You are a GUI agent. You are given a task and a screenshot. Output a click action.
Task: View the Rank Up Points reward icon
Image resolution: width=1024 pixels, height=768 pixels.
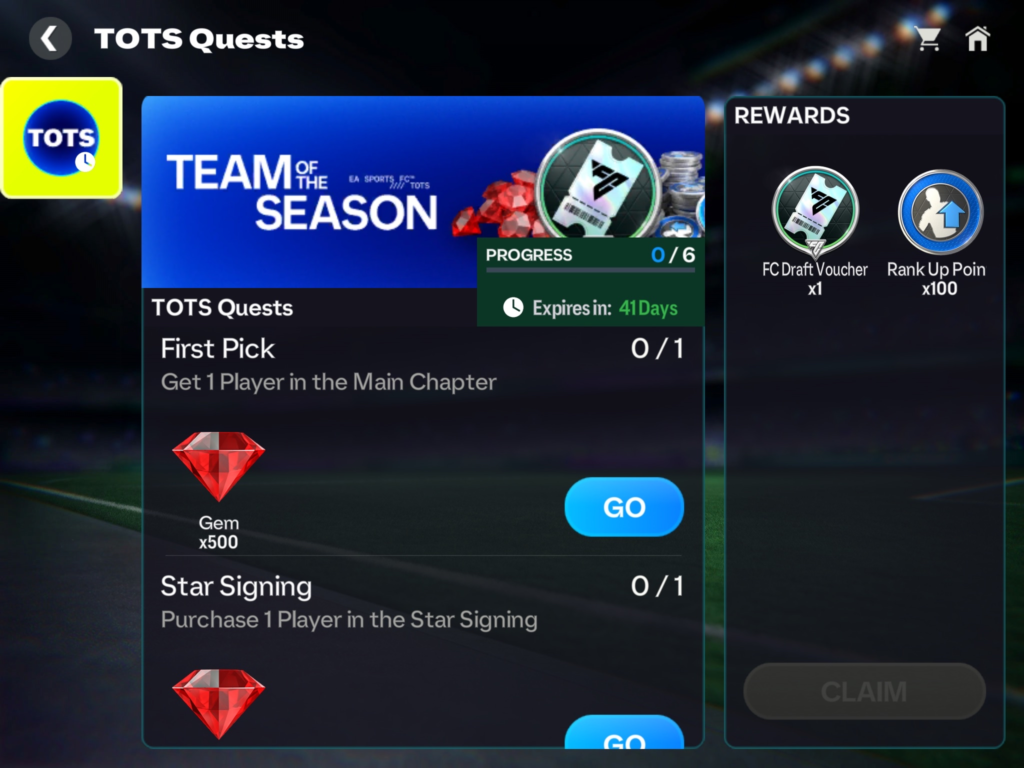click(x=940, y=212)
